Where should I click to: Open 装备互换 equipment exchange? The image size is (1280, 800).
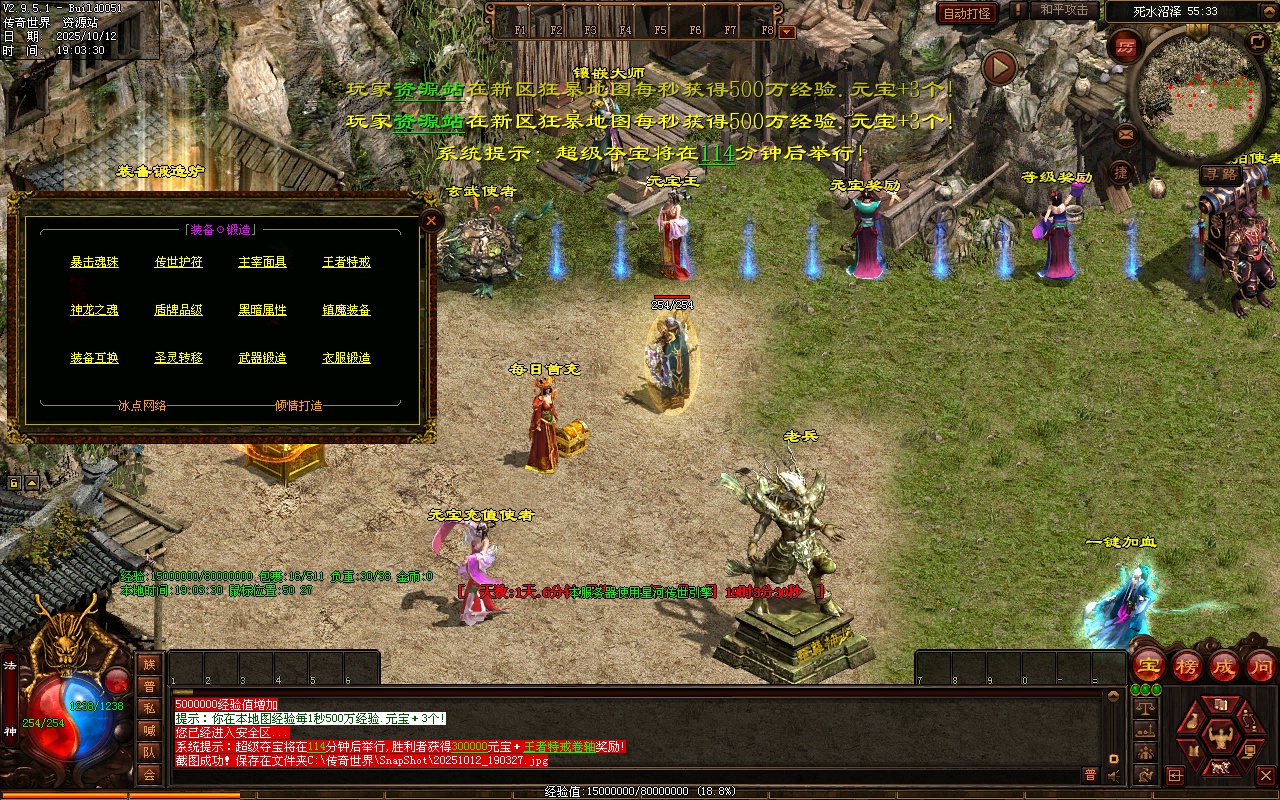tap(94, 358)
